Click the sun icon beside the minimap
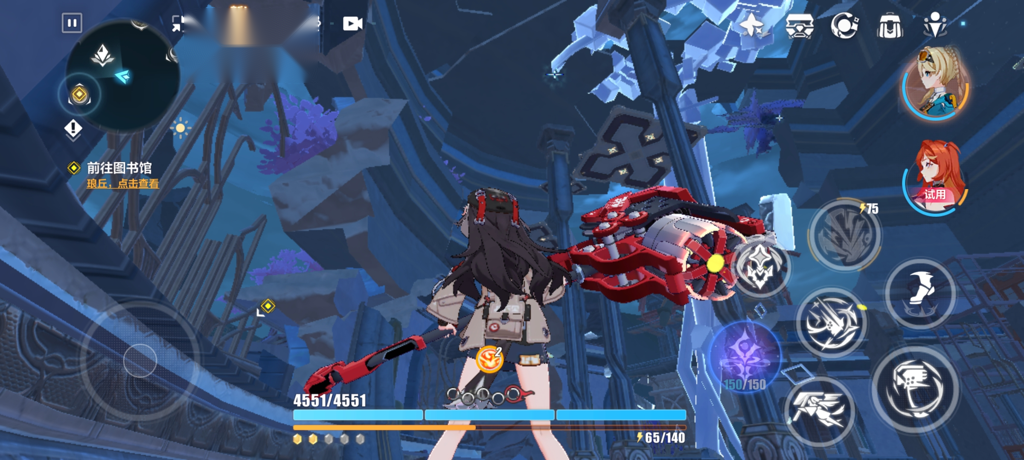 tap(181, 128)
